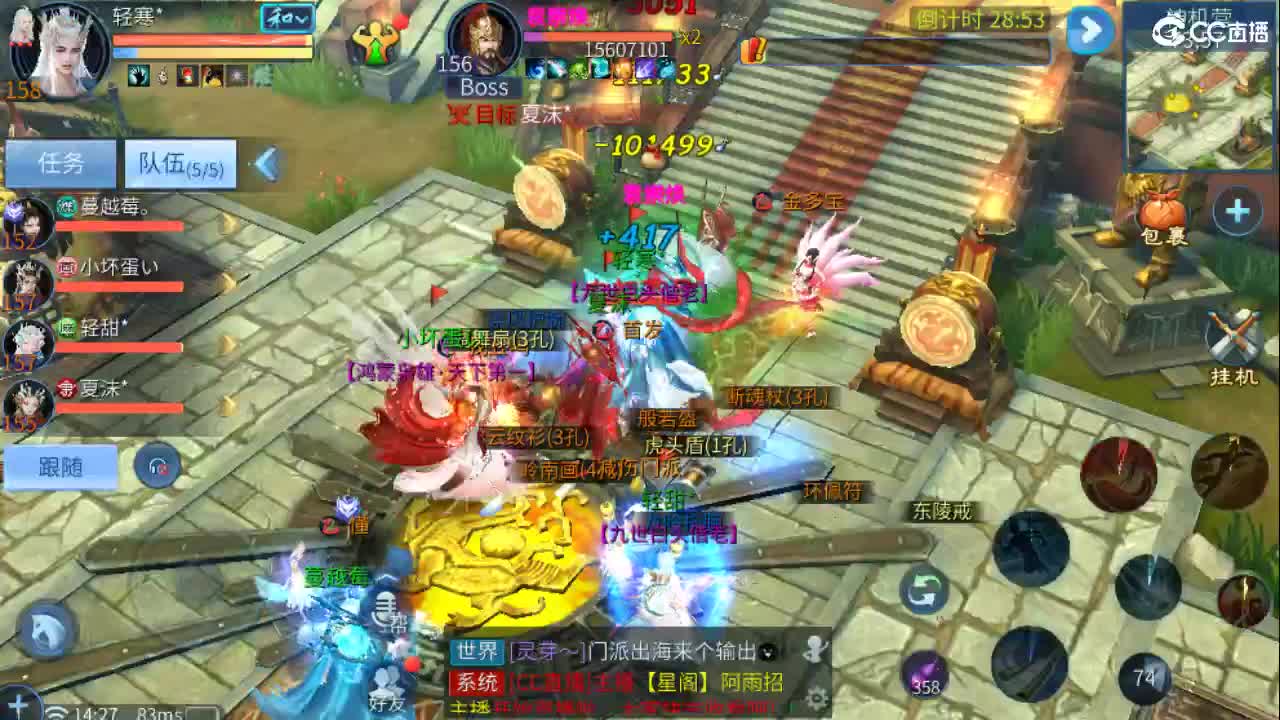Collapse the team panel with blue chevron
Viewport: 1280px width, 720px height.
coord(266,165)
